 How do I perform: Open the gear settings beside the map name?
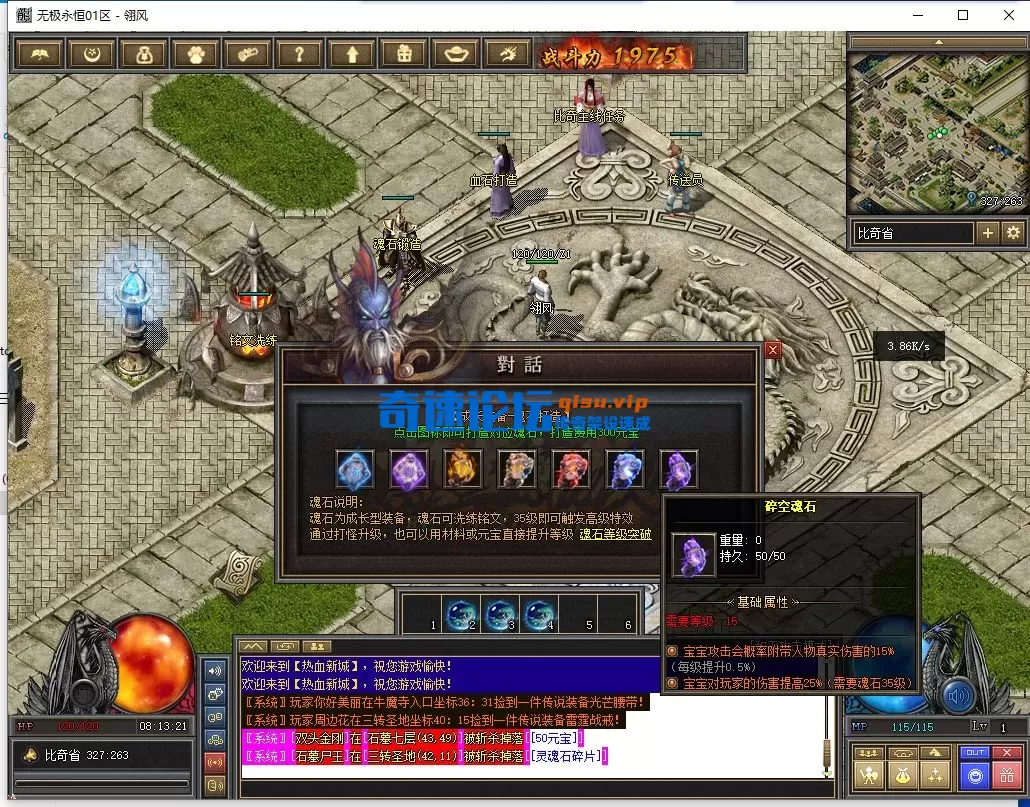click(x=1013, y=233)
